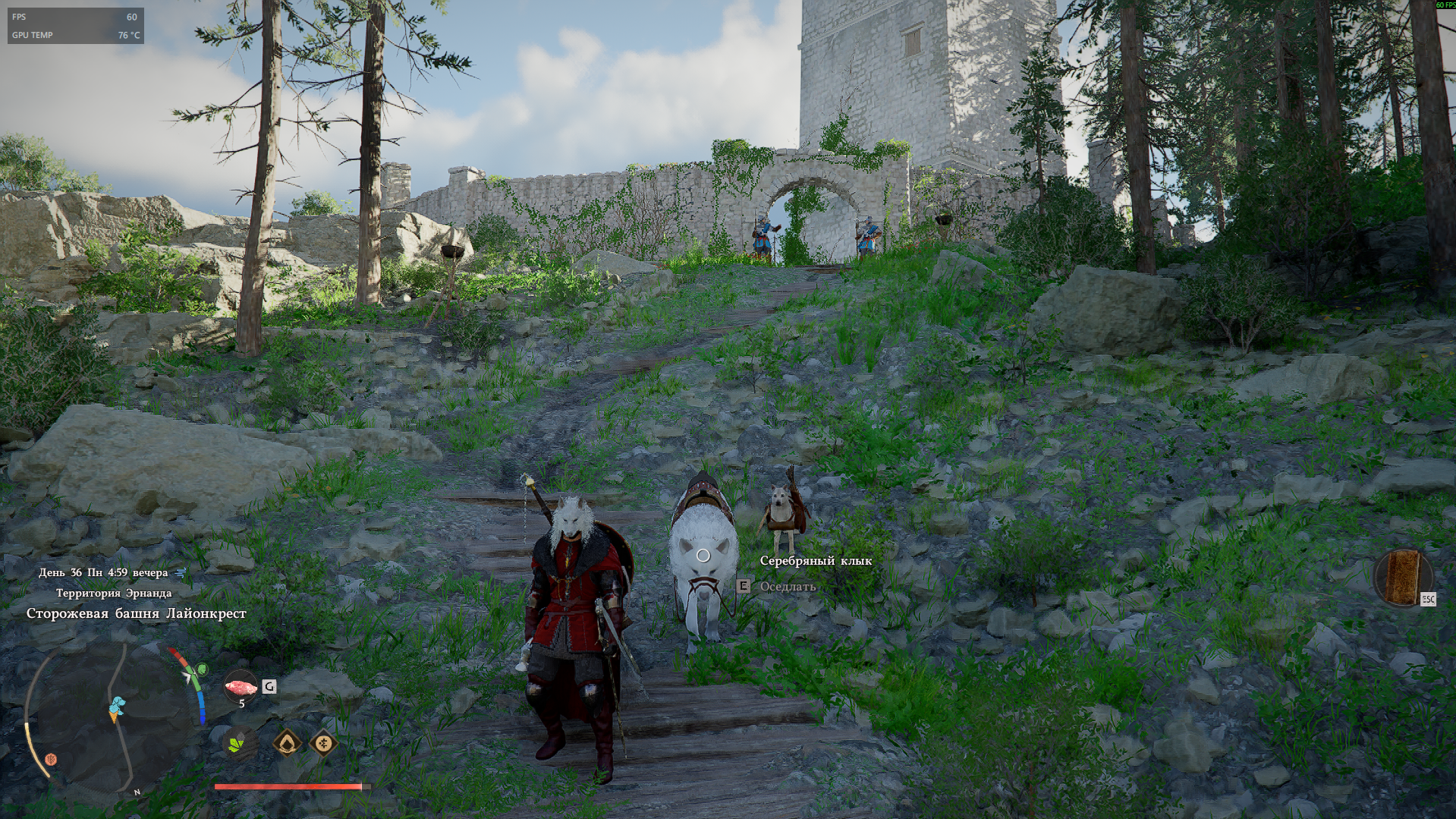
Task: Activate the rune diamond ability icon
Action: pyautogui.click(x=322, y=743)
